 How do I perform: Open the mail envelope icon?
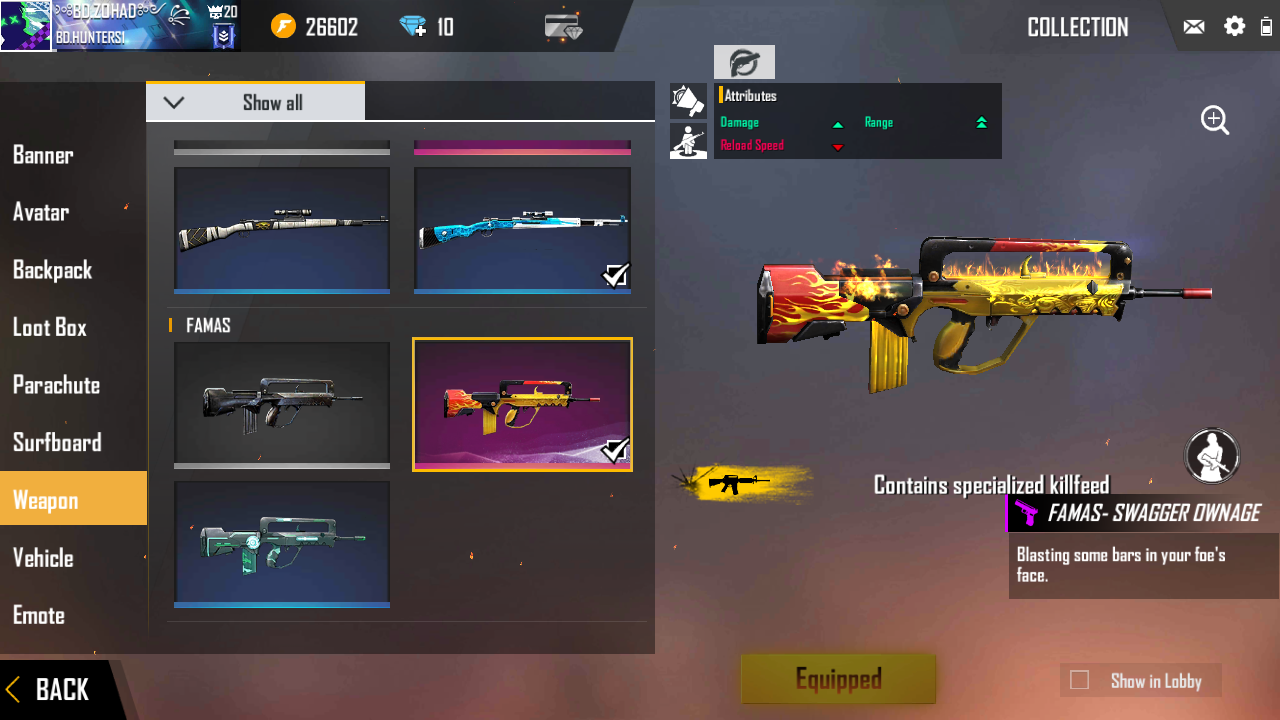1194,26
